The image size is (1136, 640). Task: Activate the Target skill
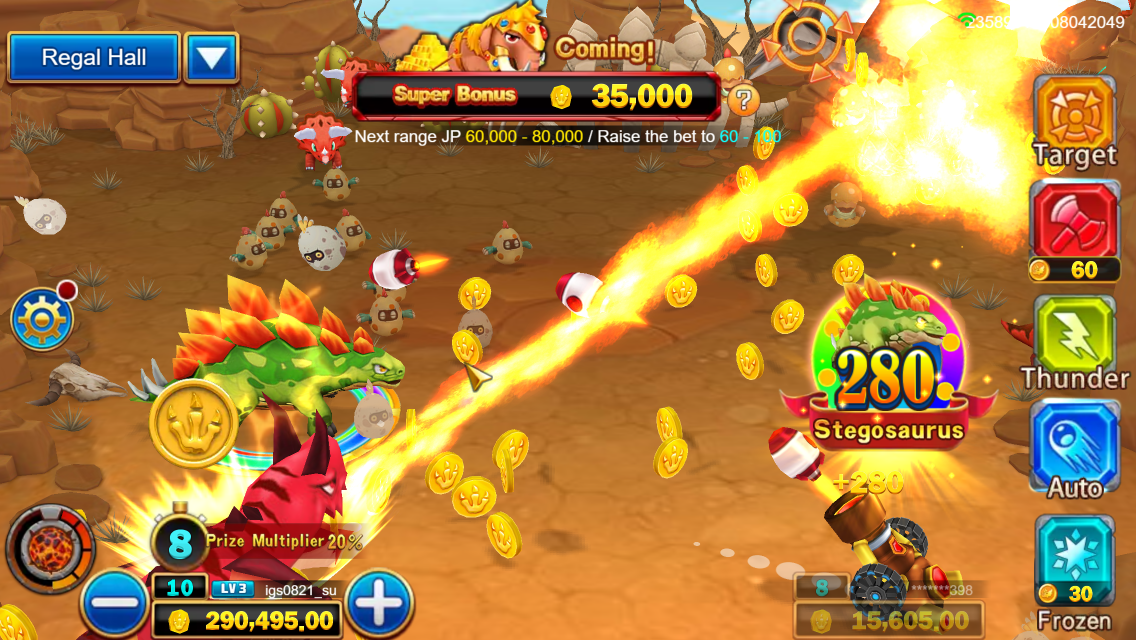(x=1074, y=113)
